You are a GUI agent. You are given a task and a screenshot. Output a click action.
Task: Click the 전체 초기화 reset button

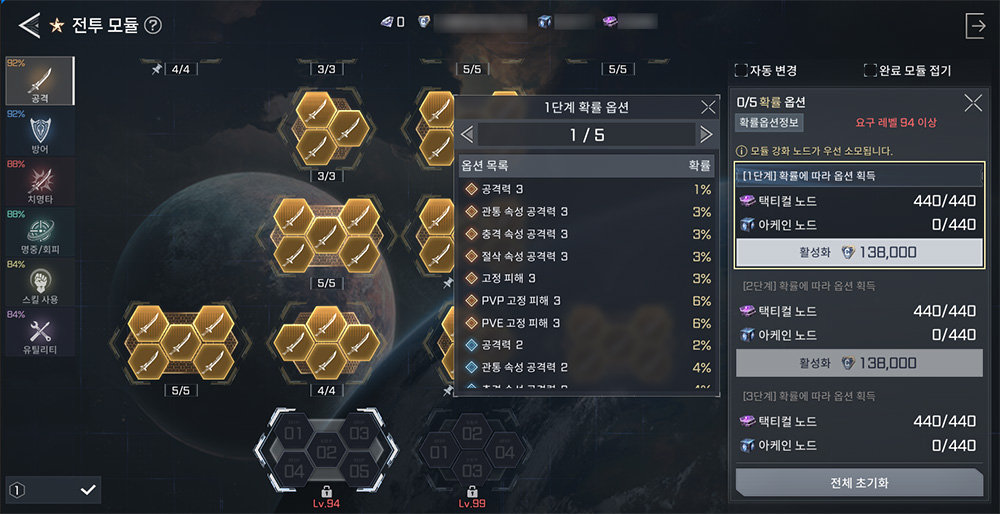click(859, 482)
